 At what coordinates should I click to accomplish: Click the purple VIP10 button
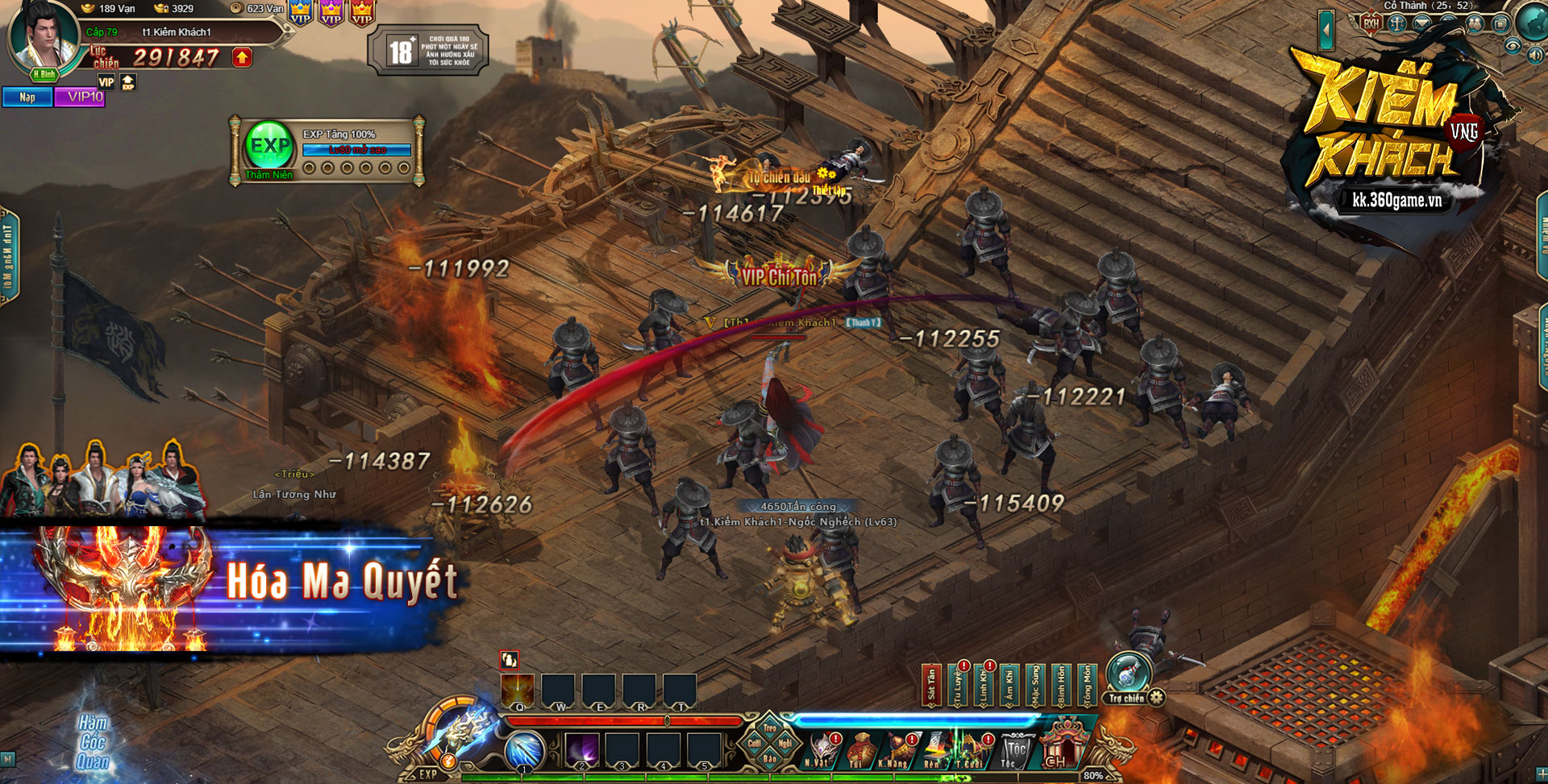[x=81, y=97]
